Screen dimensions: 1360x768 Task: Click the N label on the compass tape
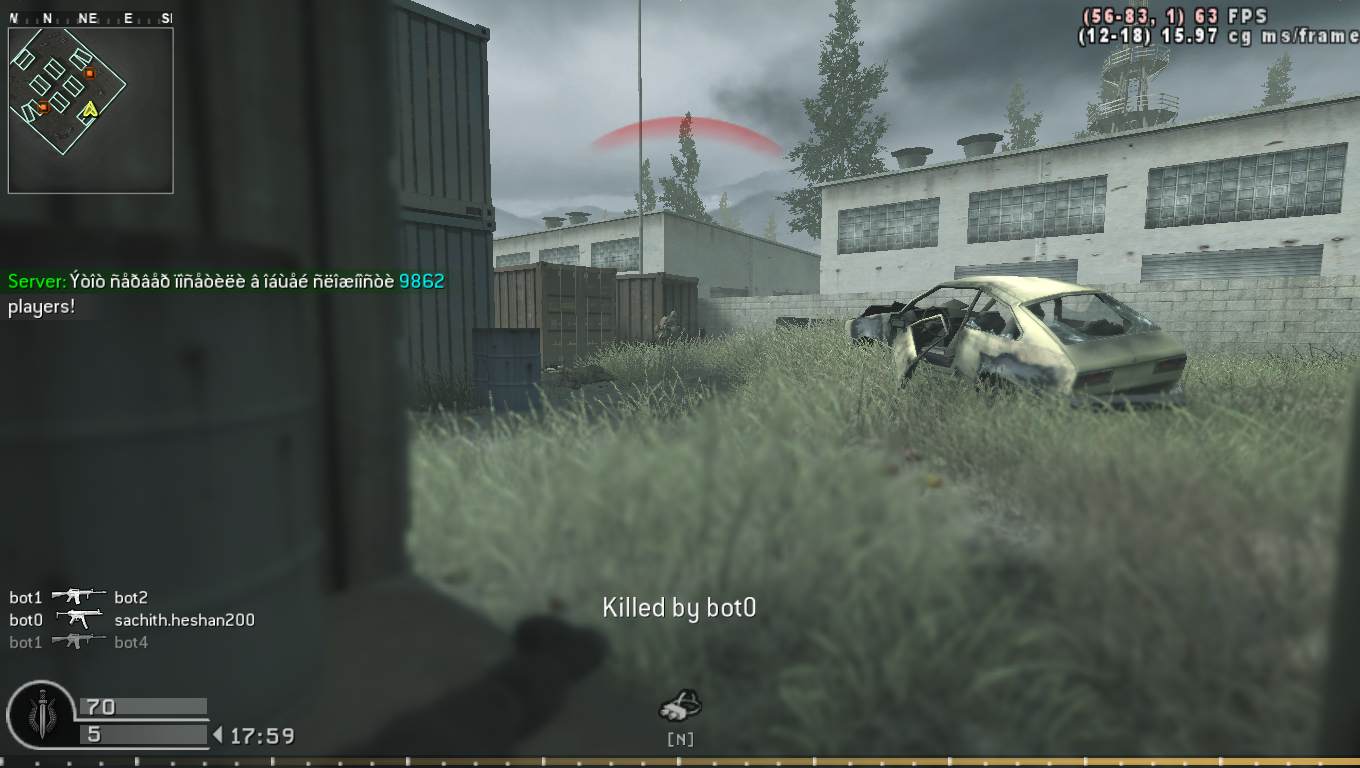pyautogui.click(x=47, y=17)
